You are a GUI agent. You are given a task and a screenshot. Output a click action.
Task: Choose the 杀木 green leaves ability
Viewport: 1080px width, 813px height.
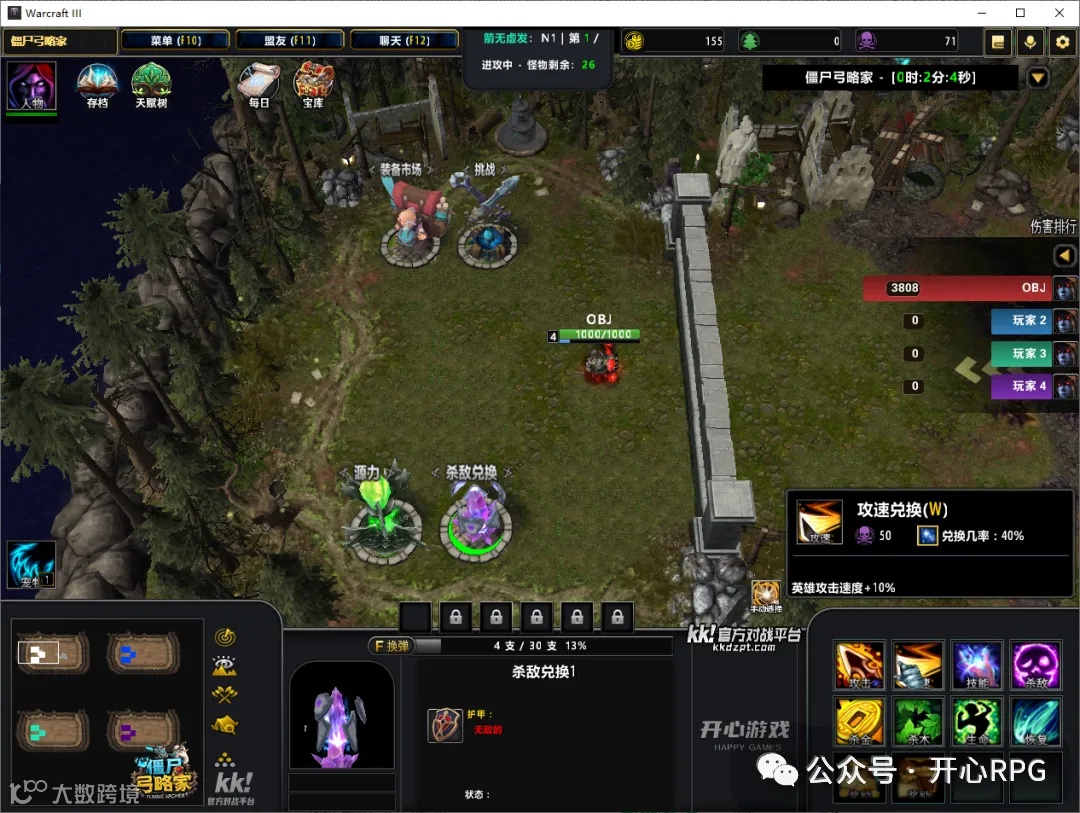[918, 722]
